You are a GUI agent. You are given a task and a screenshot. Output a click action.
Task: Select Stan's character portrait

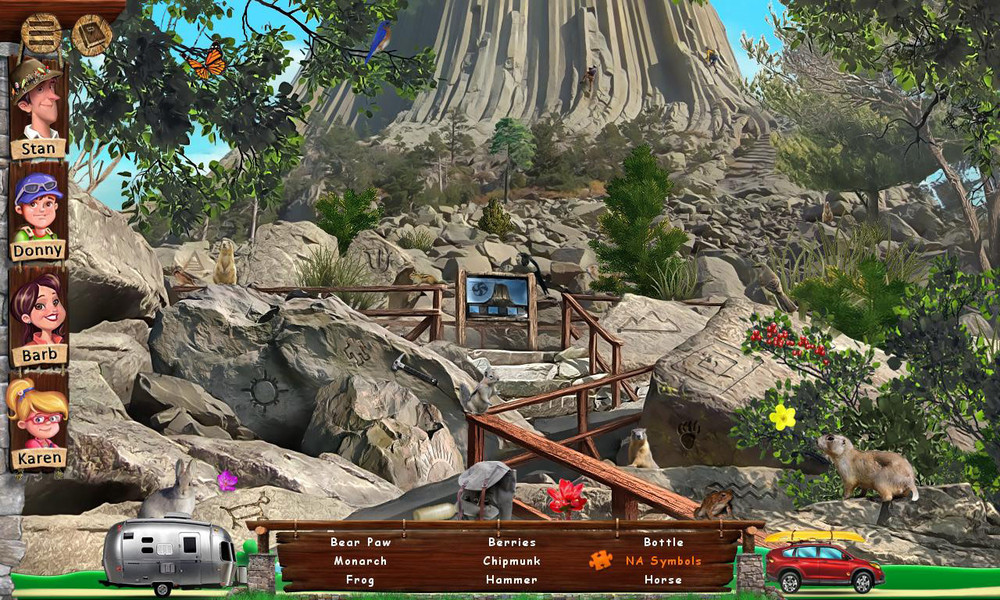pyautogui.click(x=38, y=103)
